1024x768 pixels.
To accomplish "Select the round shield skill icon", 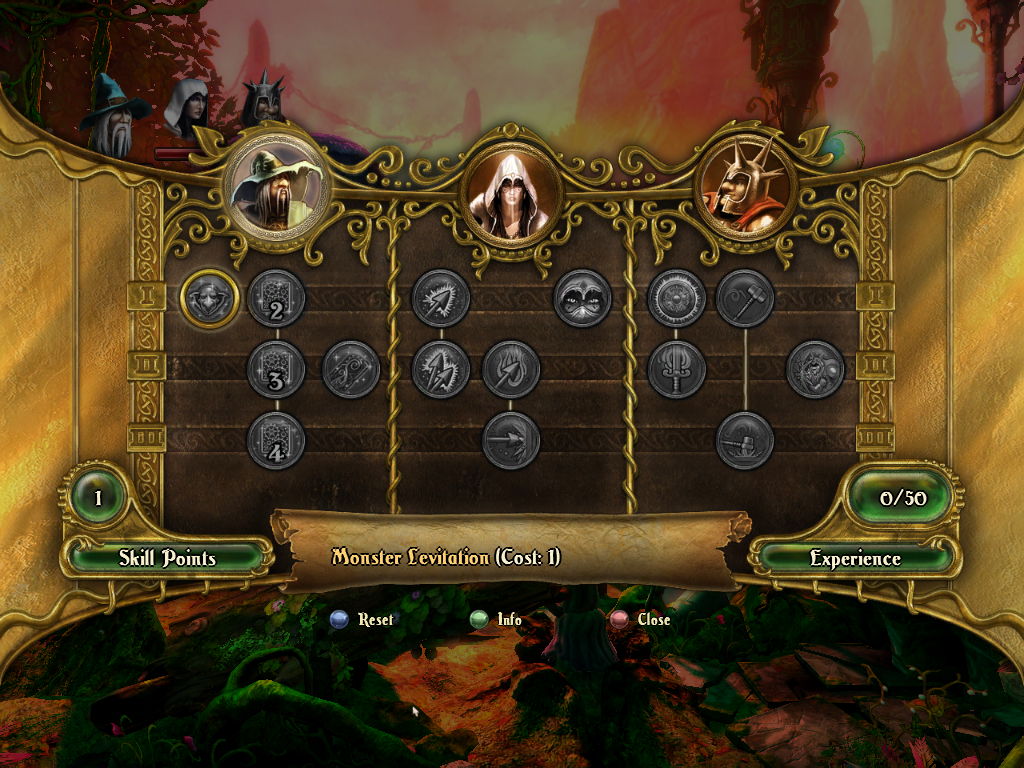I will tap(676, 298).
